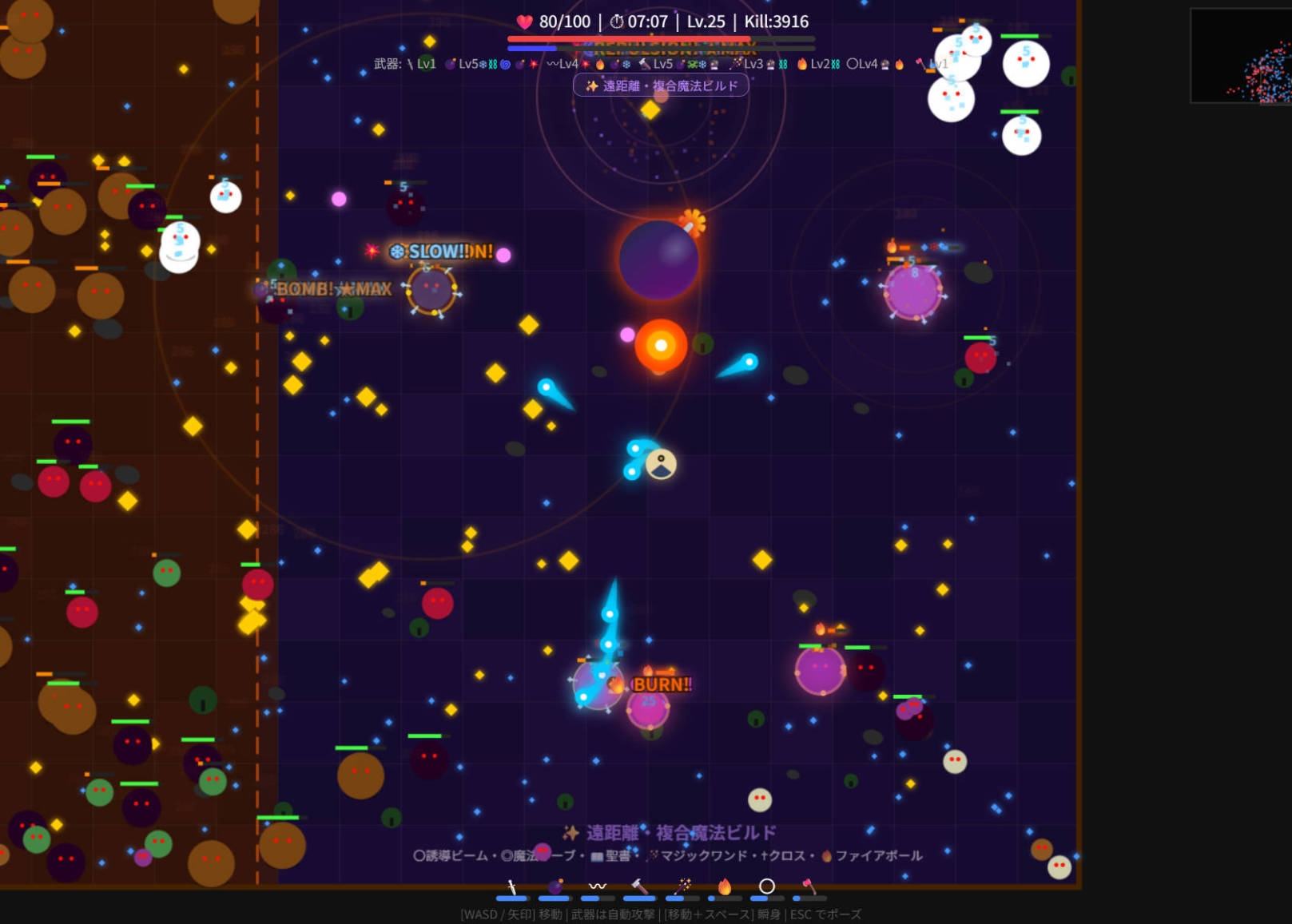Select the magic wand weapon icon
Screen dimensions: 1292x924
point(682,887)
